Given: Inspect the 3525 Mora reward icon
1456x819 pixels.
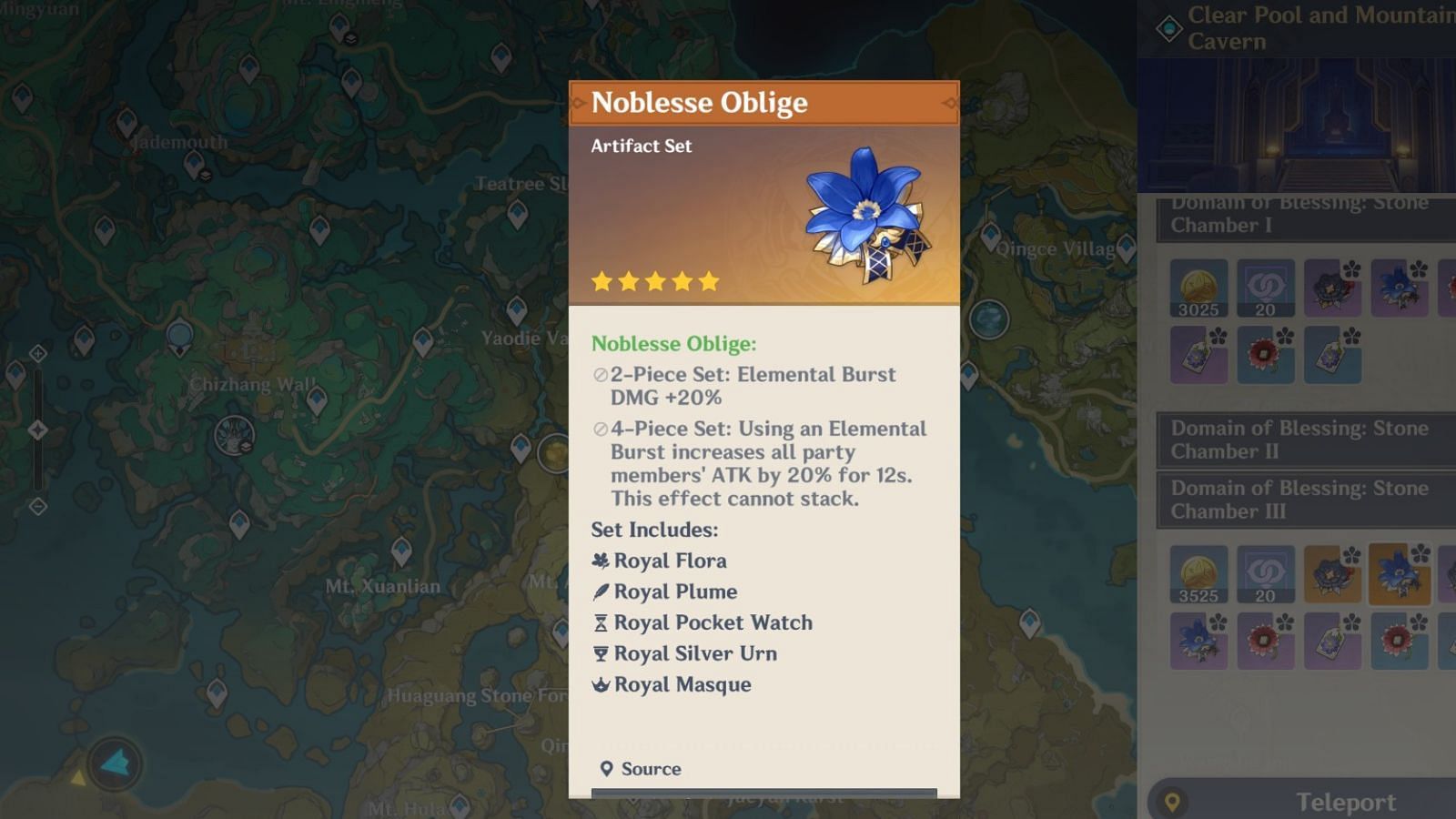Looking at the screenshot, I should click(1198, 574).
